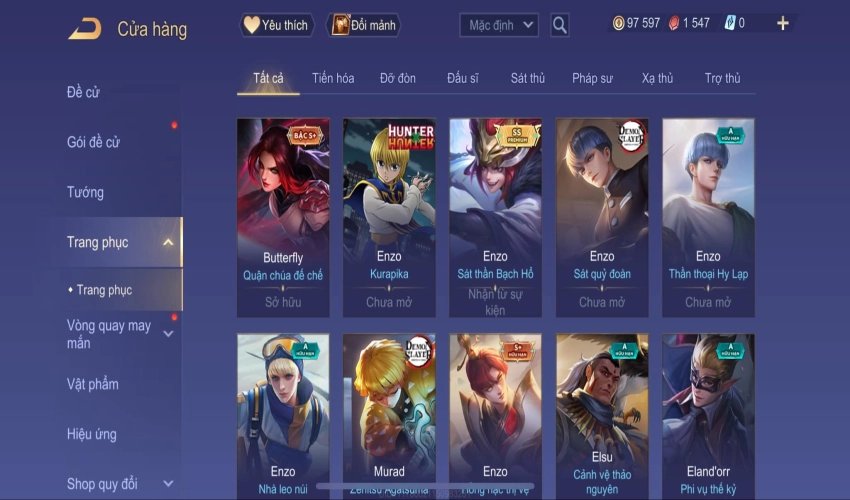850x500 pixels.
Task: Filter by the Pháp sư tab
Action: point(592,78)
